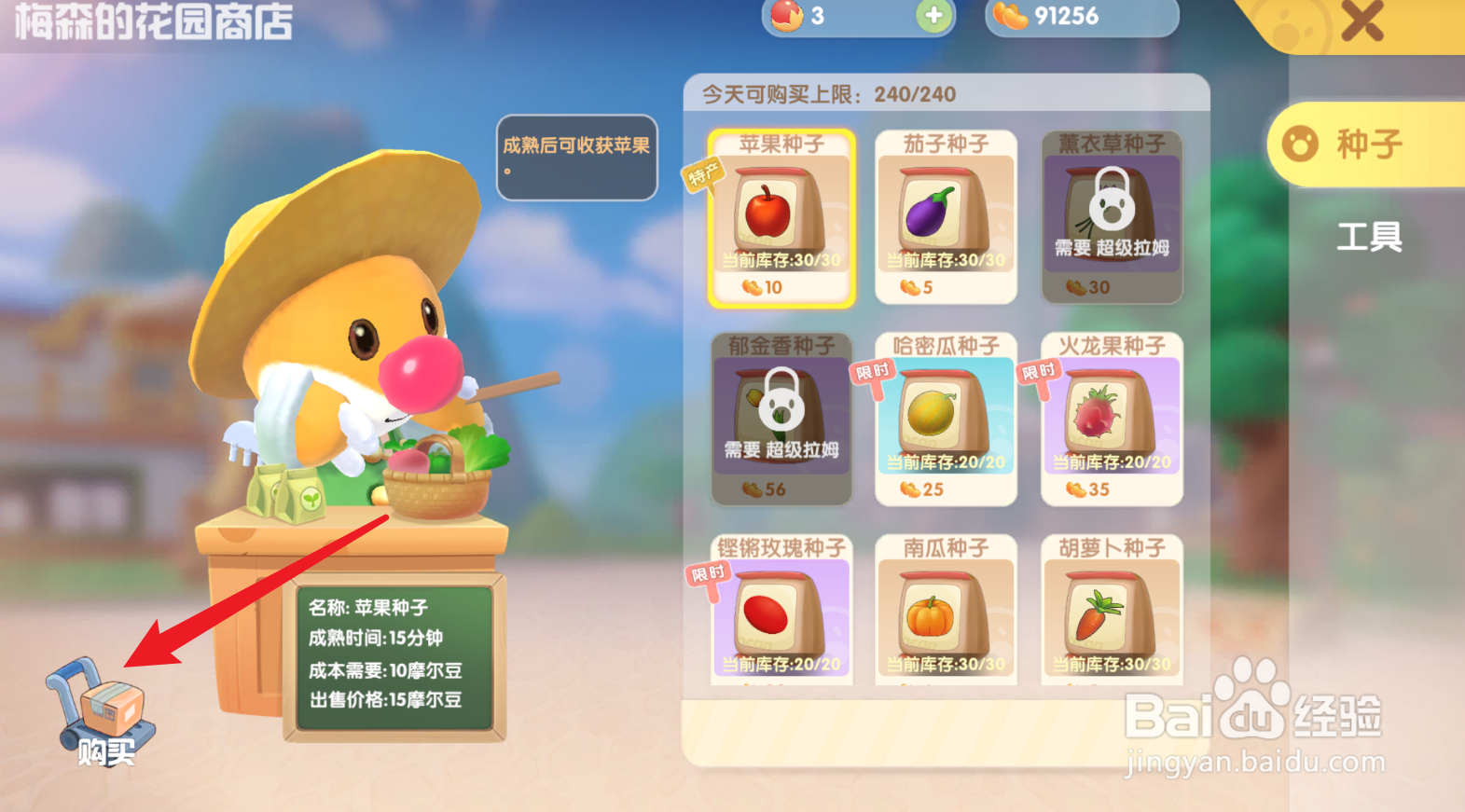Click the locked 郁金香种子 tulip seeds
This screenshot has height=812, width=1465.
tap(781, 420)
